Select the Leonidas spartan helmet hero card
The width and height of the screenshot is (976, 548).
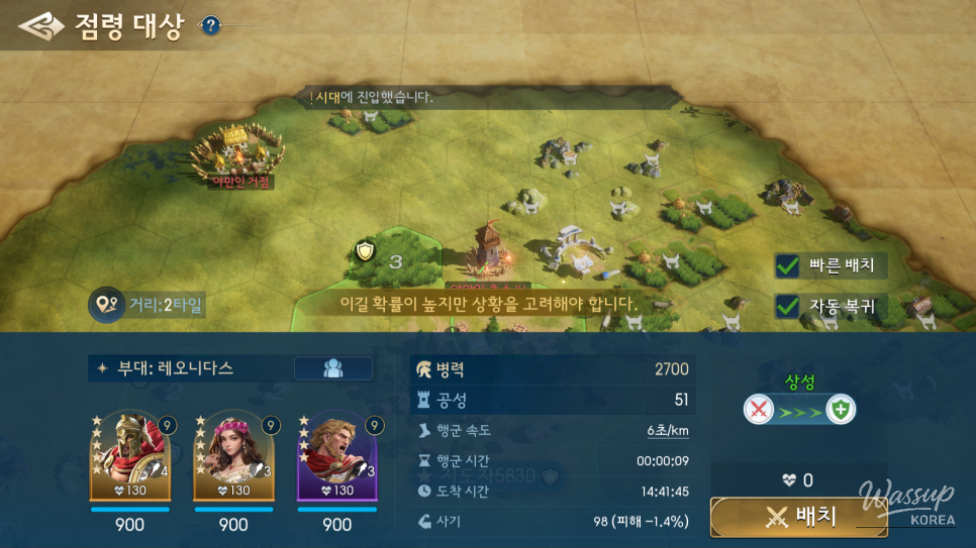point(130,456)
